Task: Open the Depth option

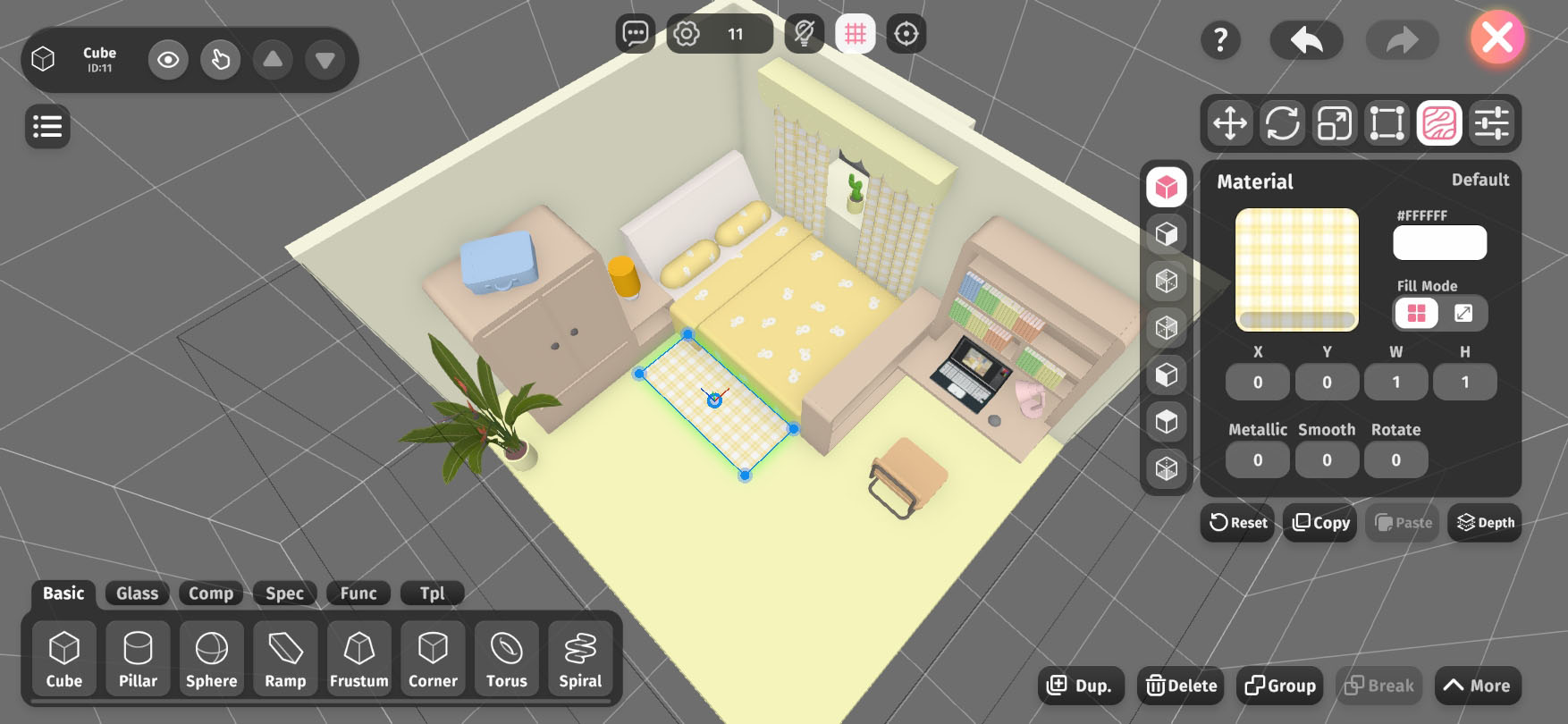Action: [1485, 523]
